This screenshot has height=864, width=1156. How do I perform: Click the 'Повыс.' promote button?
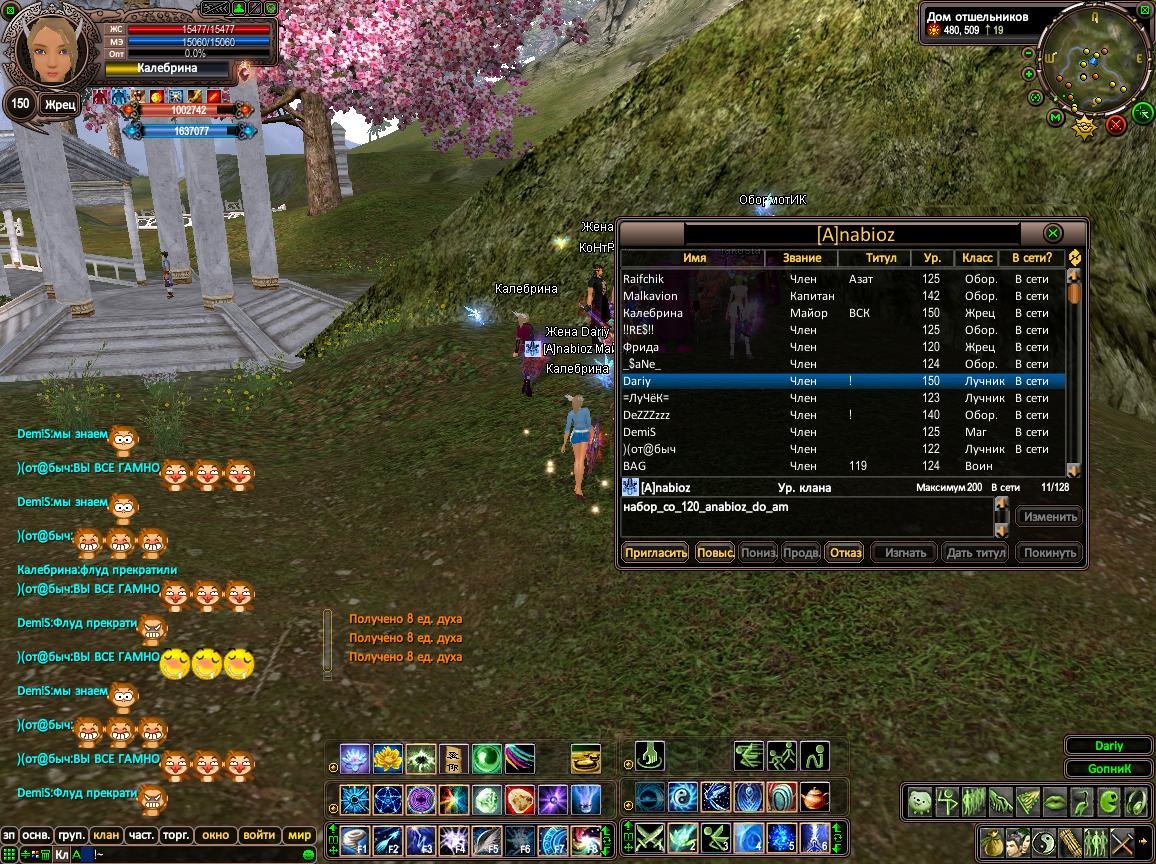pos(715,552)
